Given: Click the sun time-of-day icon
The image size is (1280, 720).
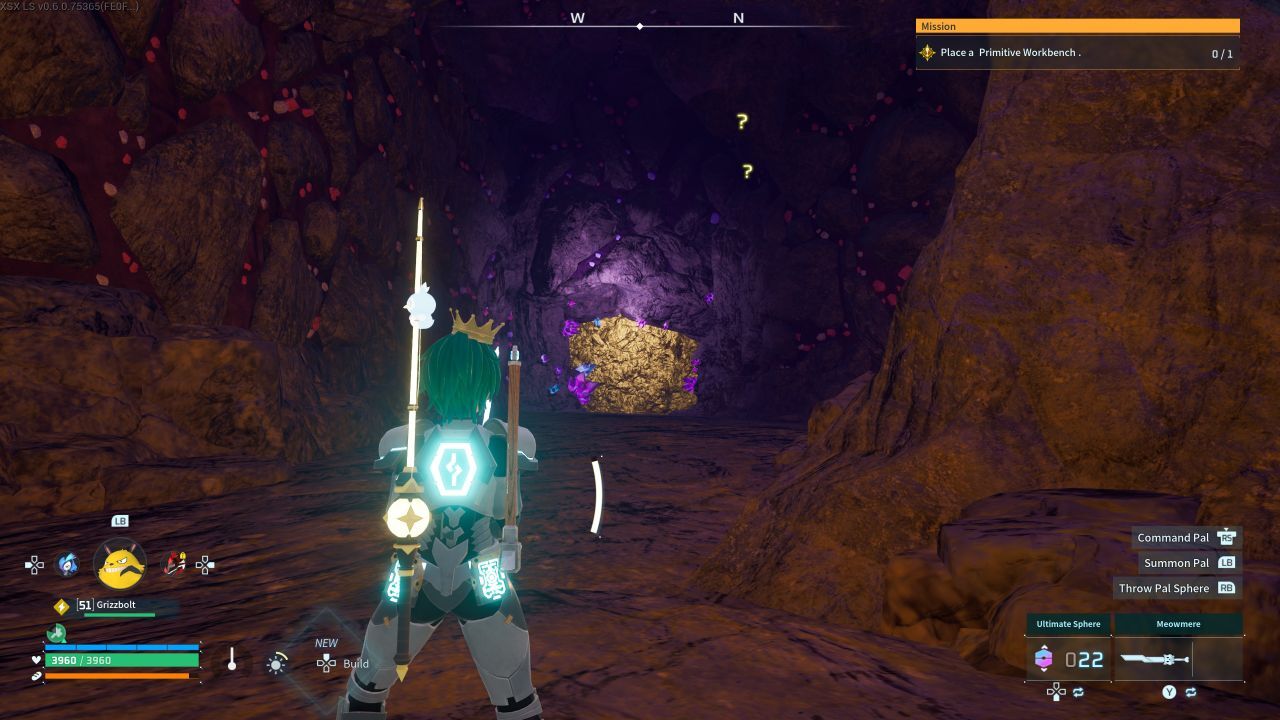Looking at the screenshot, I should click(276, 663).
